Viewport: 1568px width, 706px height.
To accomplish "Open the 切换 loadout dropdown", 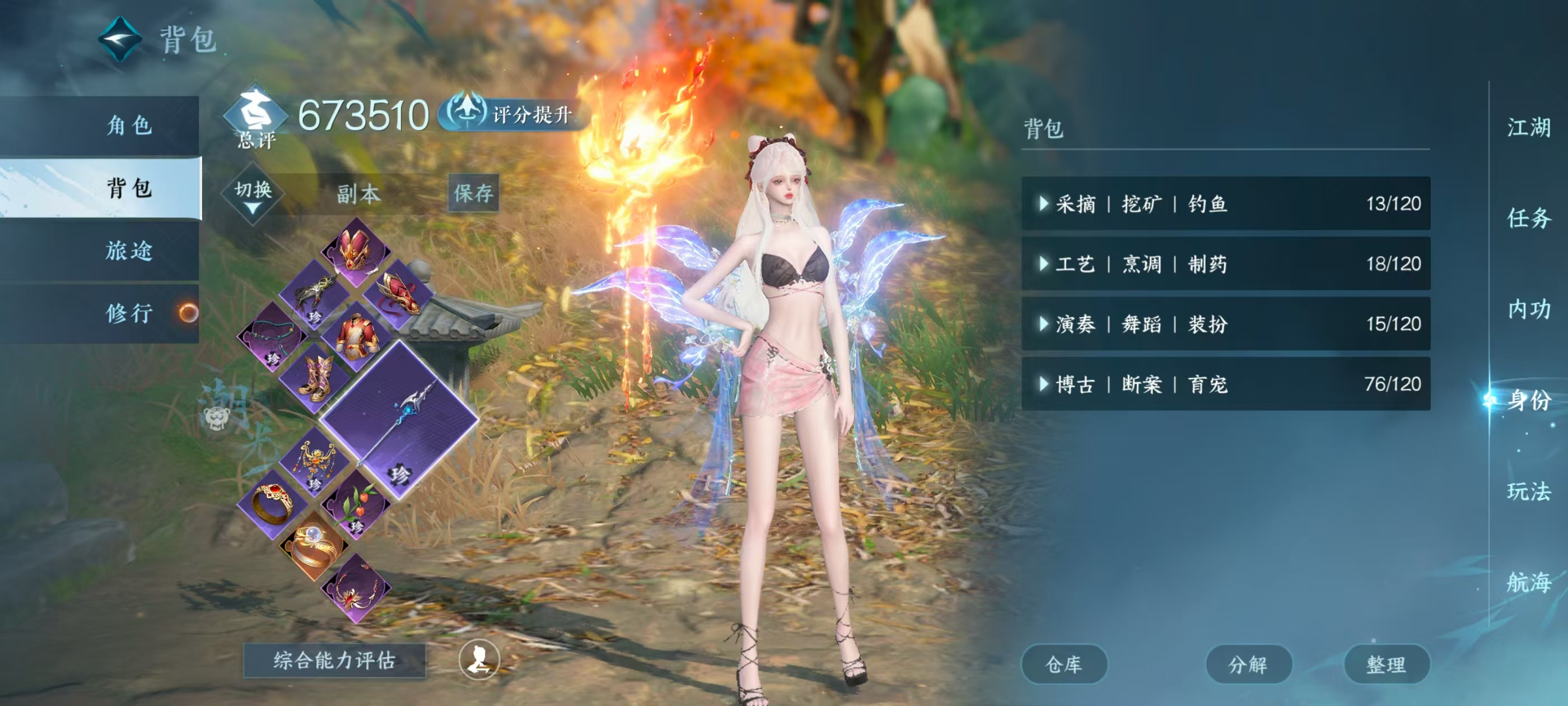I will click(253, 194).
